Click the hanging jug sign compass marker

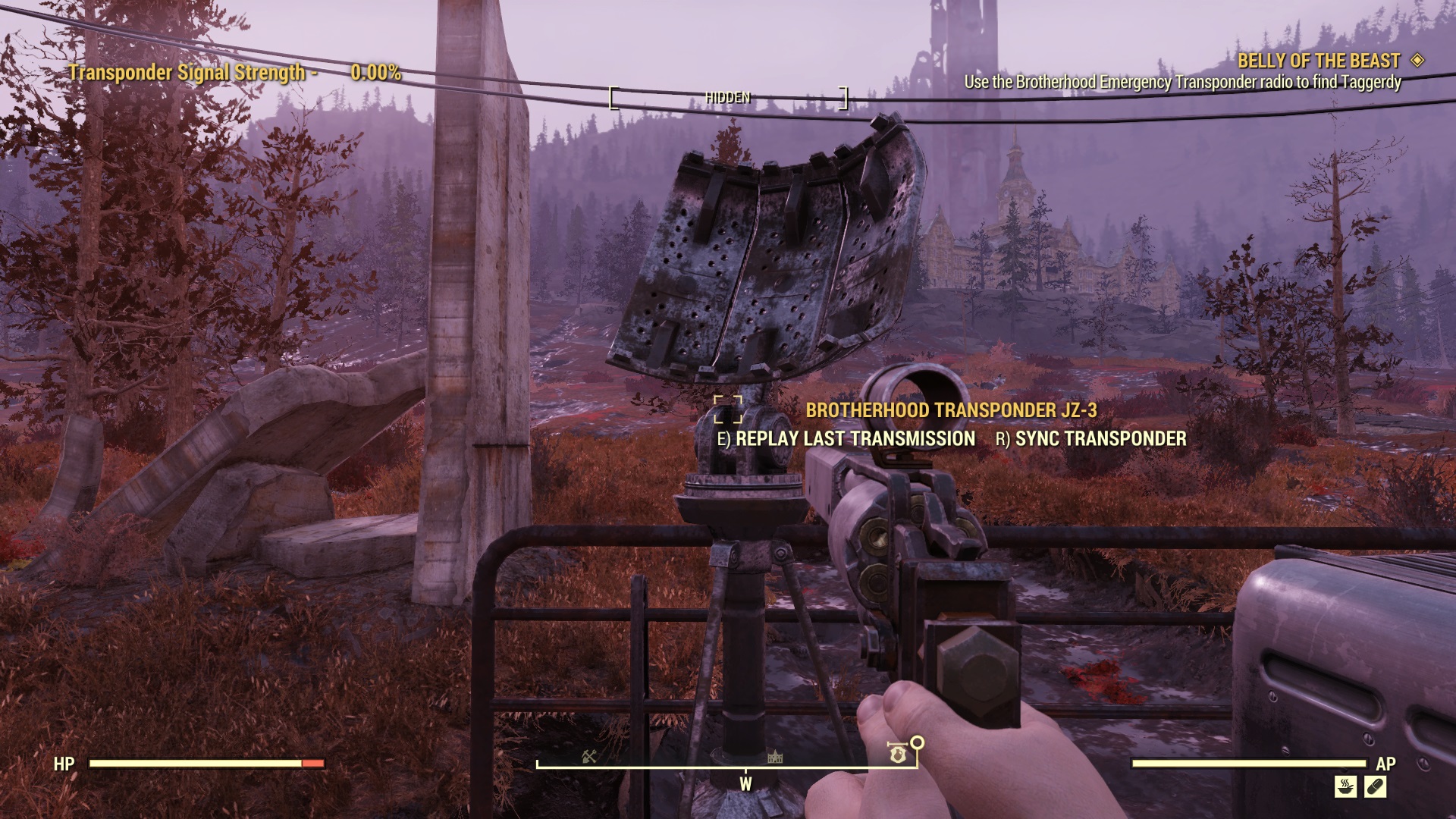coord(898,755)
